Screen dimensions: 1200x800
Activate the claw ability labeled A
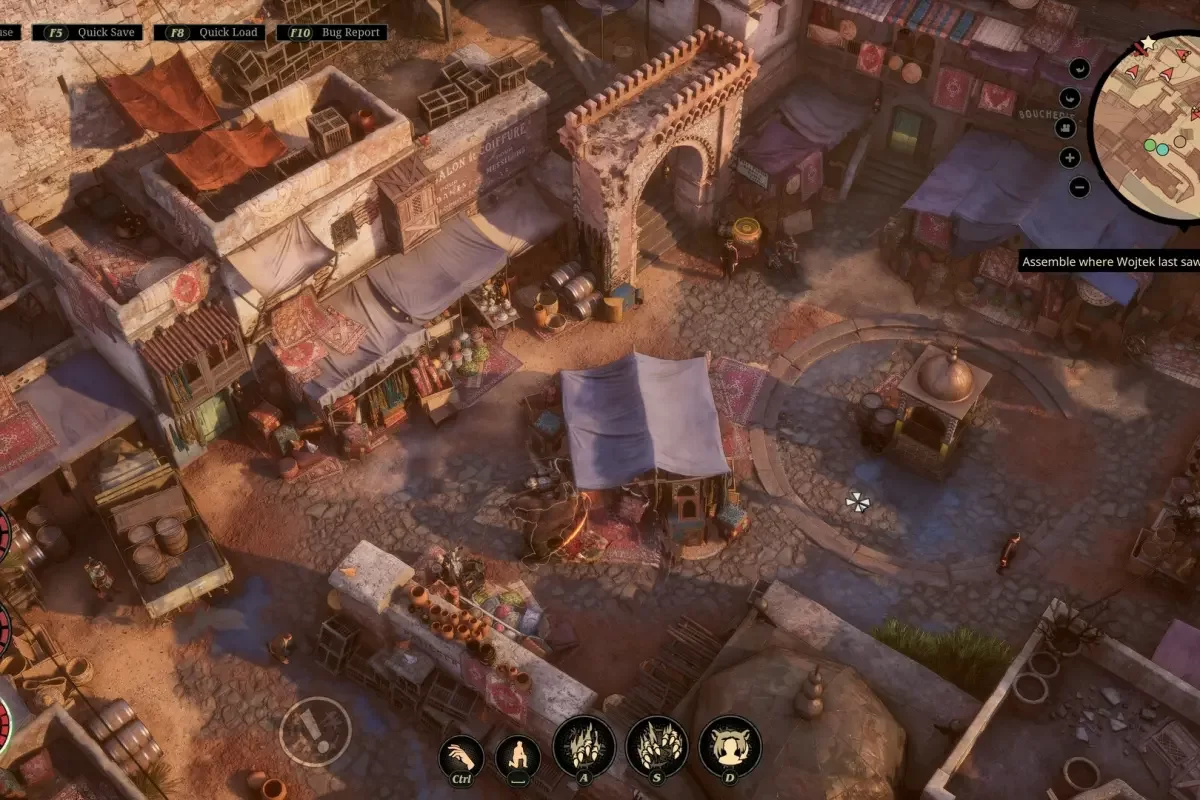tap(583, 746)
